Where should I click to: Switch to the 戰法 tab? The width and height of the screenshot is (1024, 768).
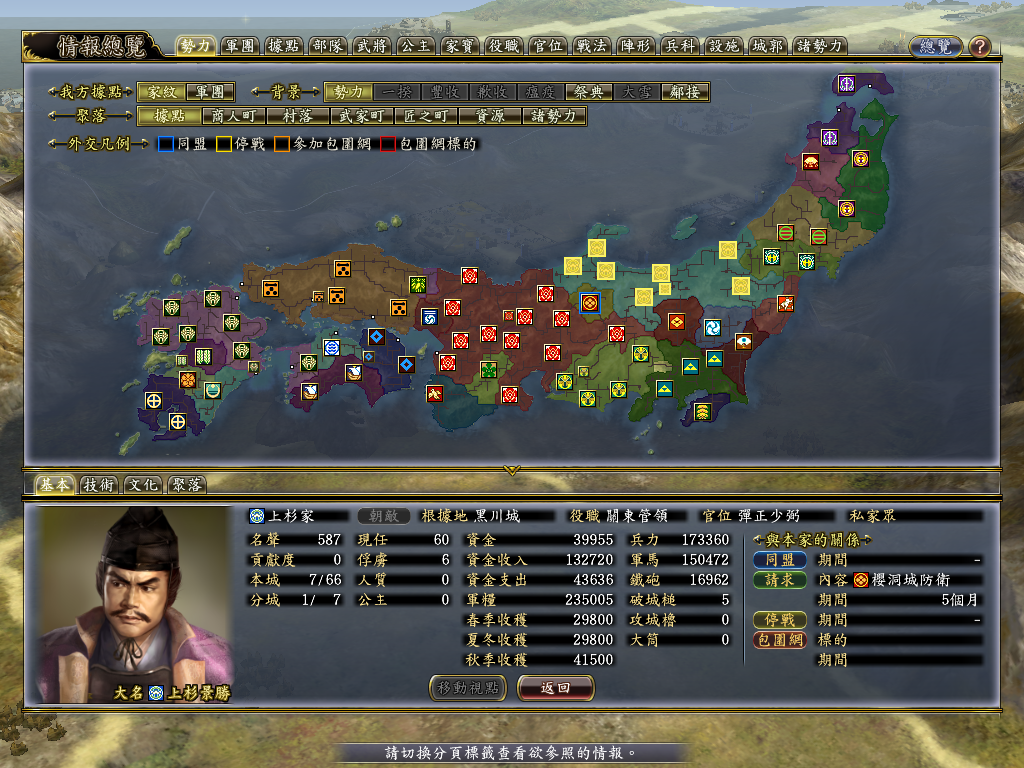(592, 46)
